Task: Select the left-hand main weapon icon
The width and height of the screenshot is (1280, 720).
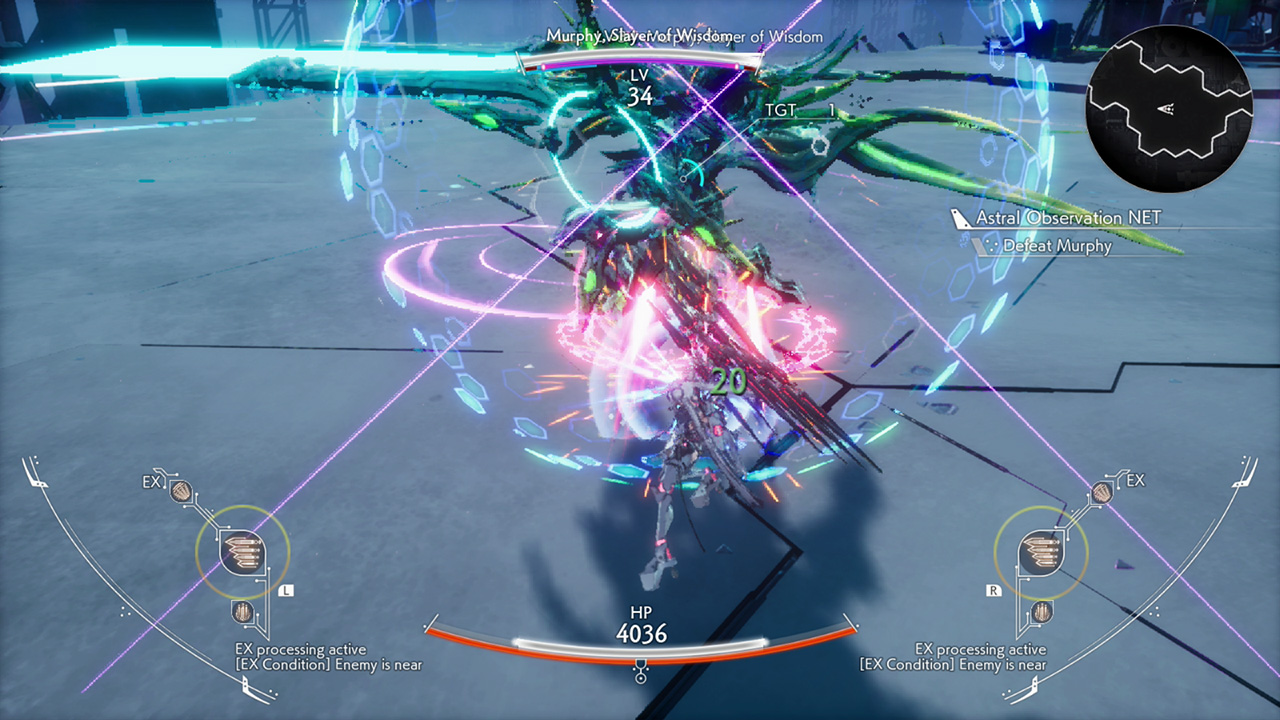Action: tap(242, 552)
